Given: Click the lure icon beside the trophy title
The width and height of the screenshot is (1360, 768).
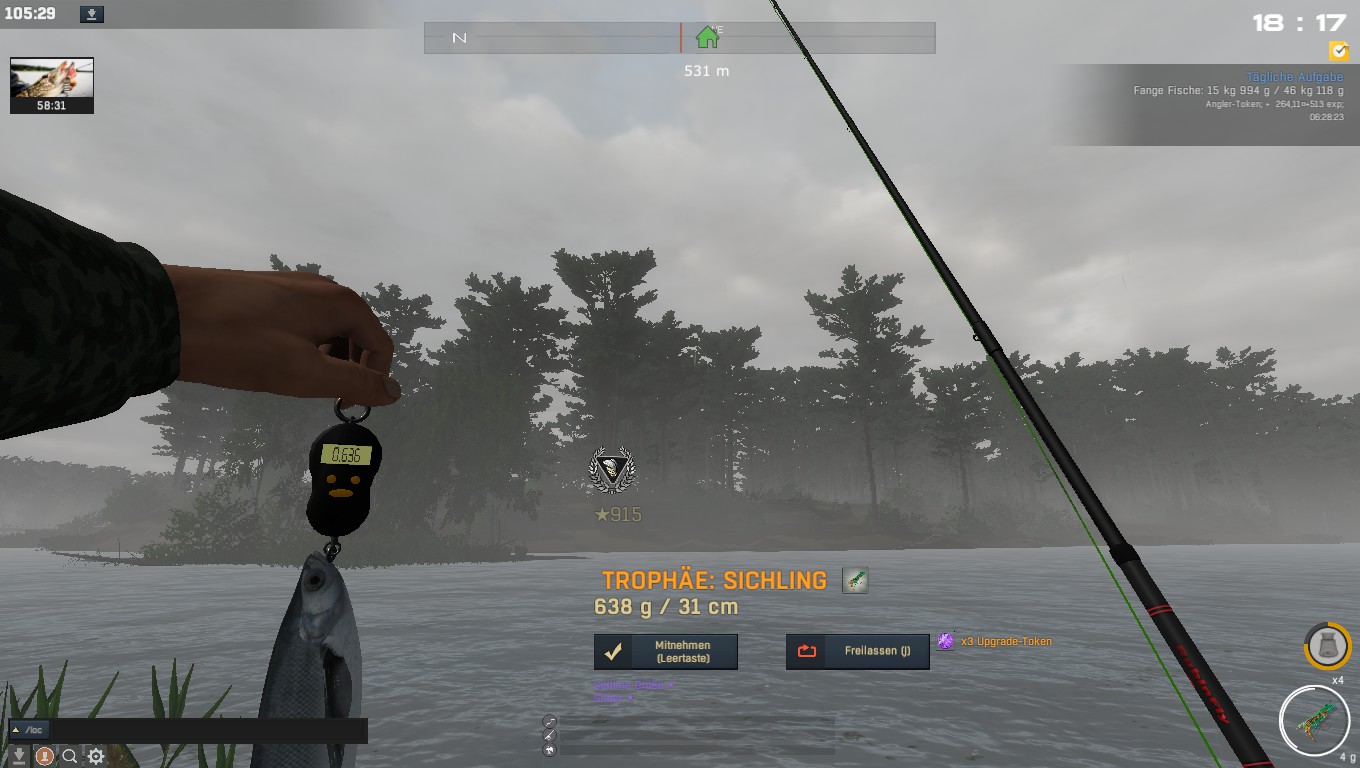Looking at the screenshot, I should 855,580.
